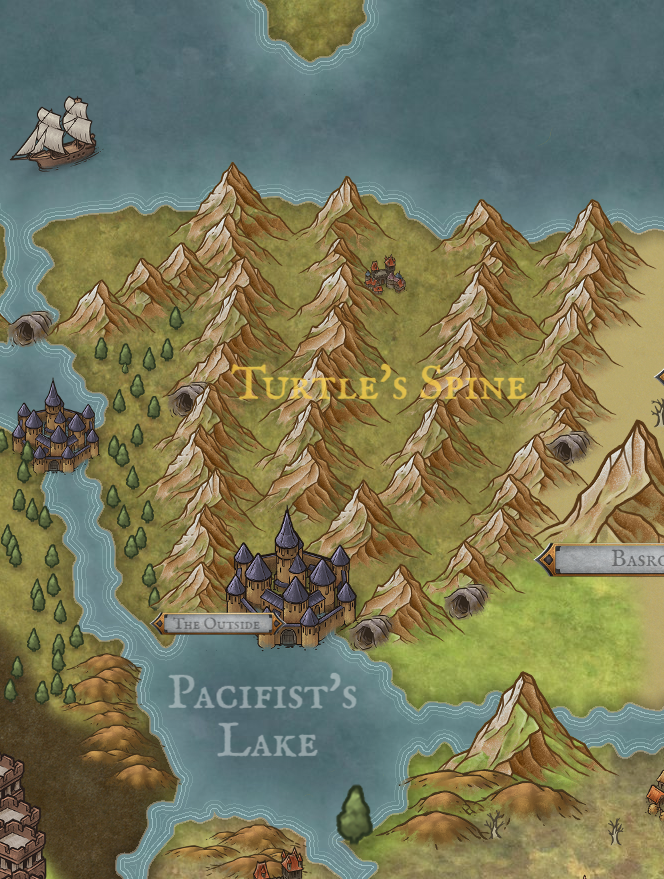The image size is (664, 879).
Task: Select The Outside location banner
Action: tap(215, 624)
